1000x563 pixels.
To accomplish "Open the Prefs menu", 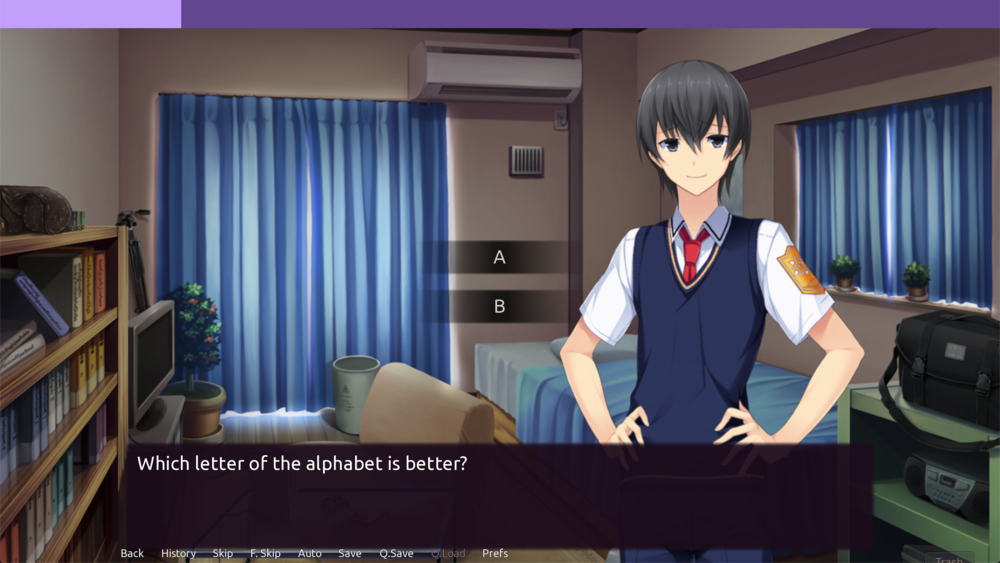I will [x=495, y=553].
